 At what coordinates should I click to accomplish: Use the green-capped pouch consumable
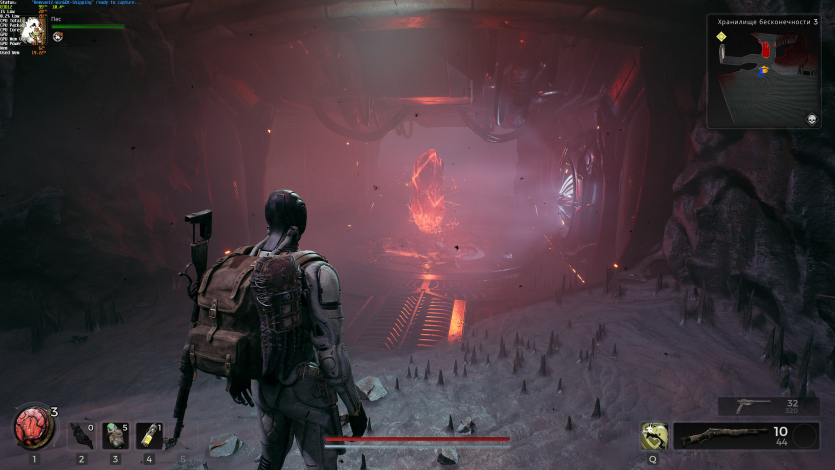click(x=115, y=435)
